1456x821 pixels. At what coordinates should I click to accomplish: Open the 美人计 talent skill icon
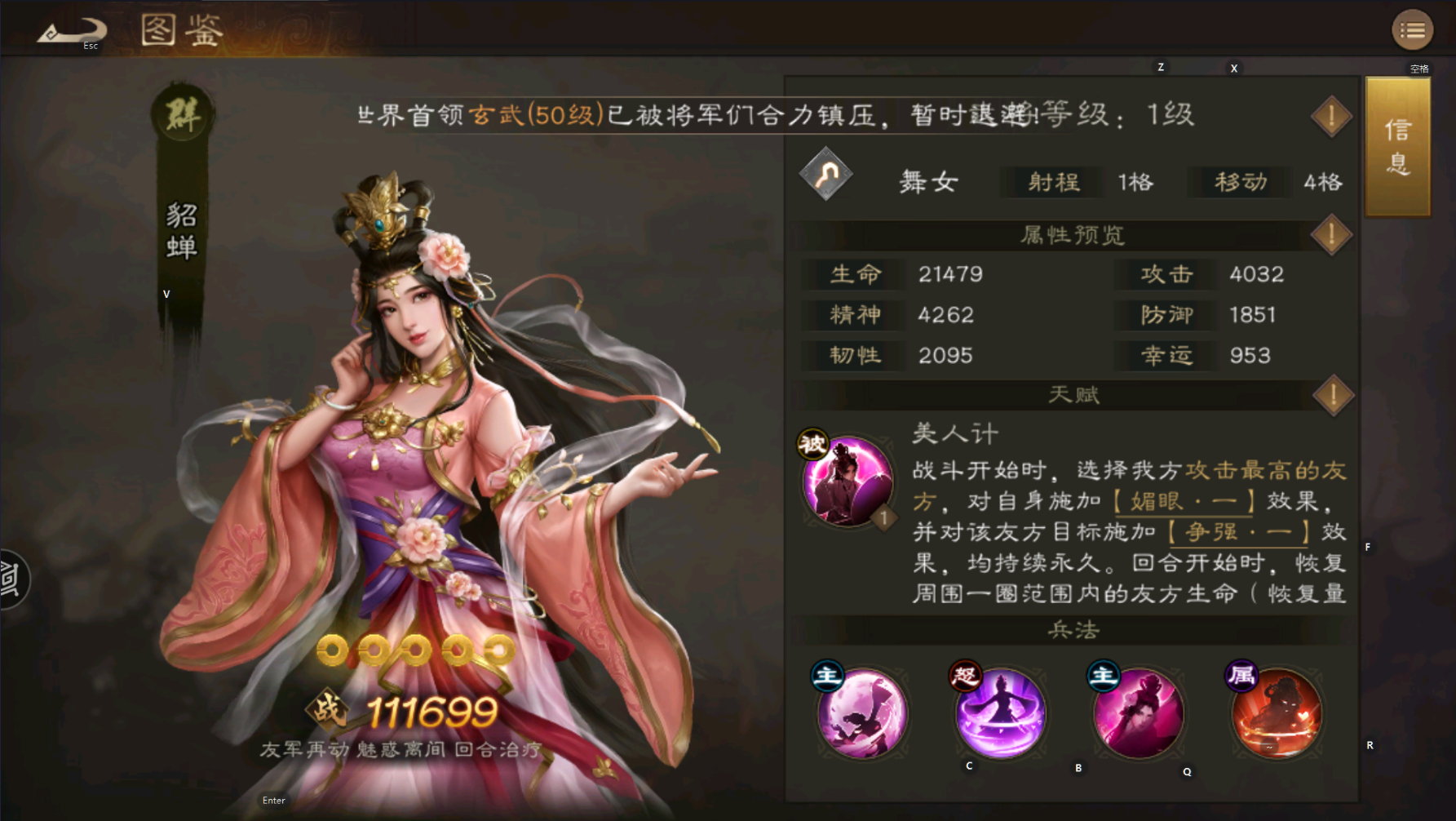pos(849,481)
